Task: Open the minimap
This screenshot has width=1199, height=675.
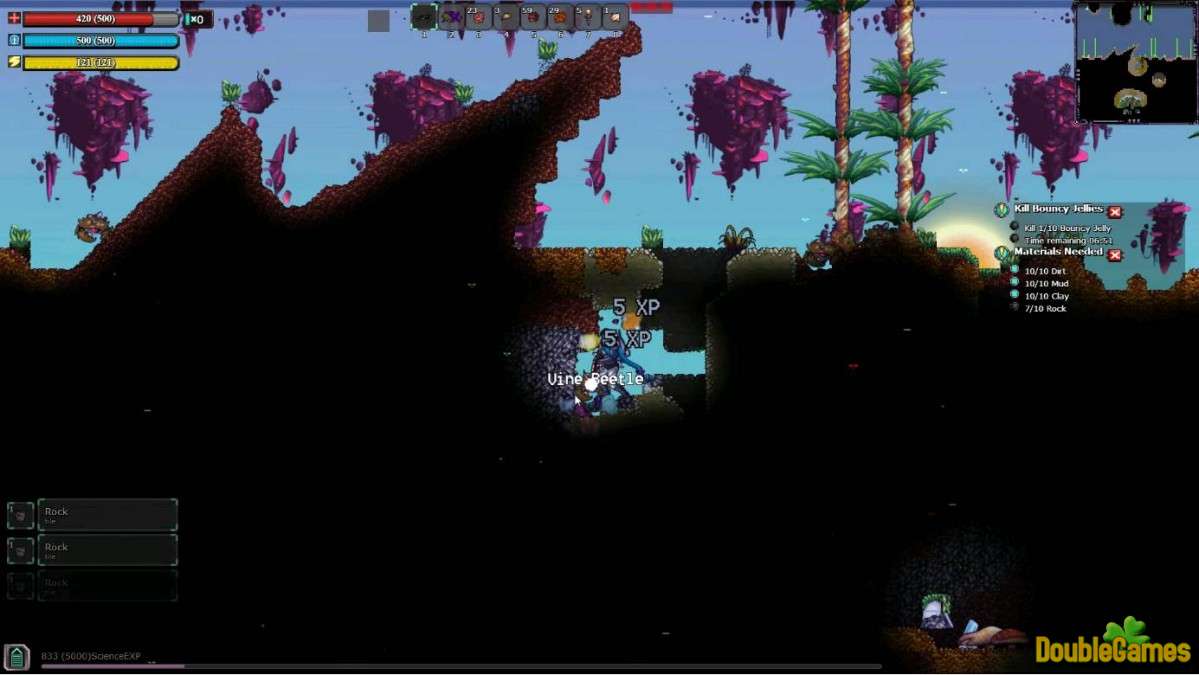Action: 1134,61
